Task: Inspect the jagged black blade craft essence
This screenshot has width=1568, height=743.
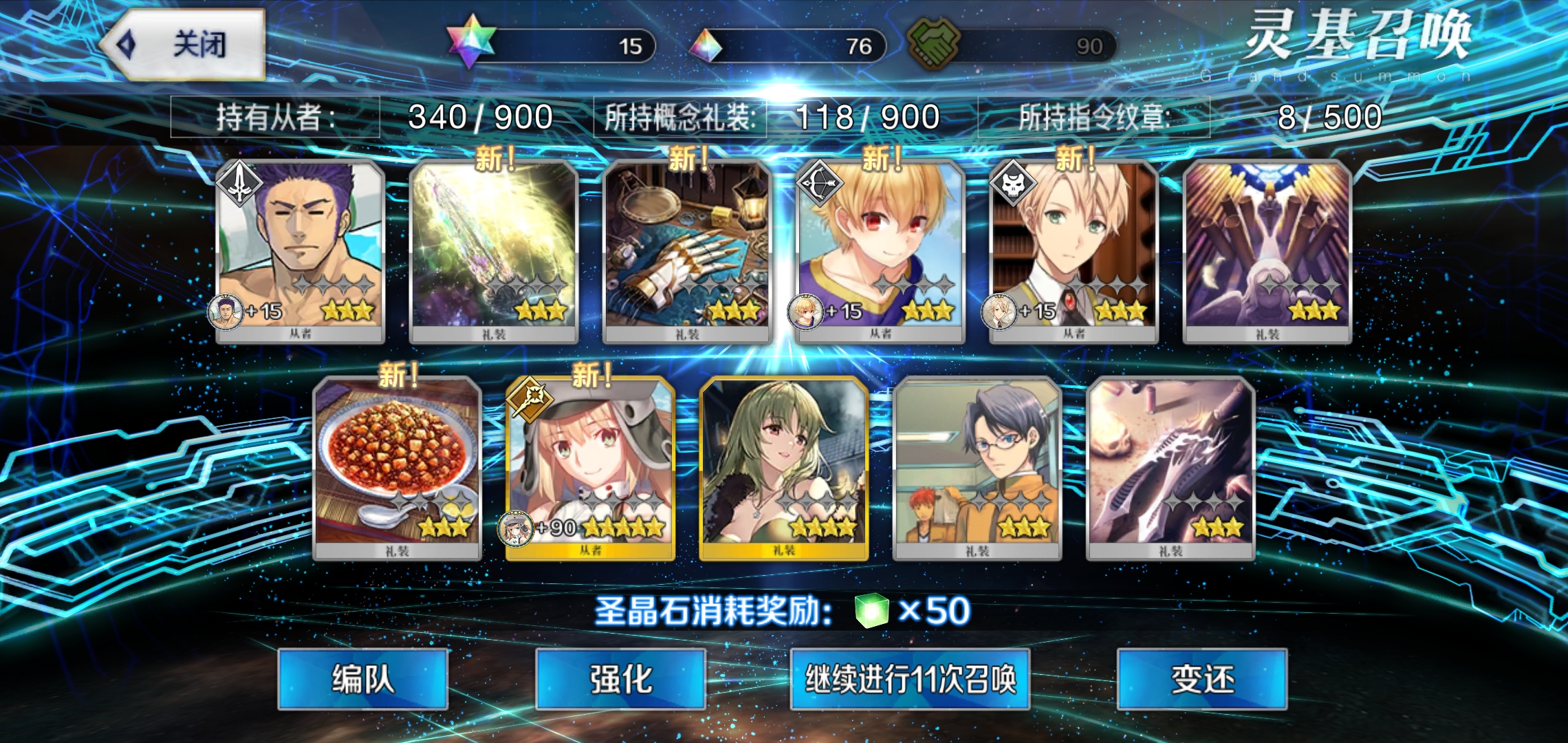Action: [1170, 469]
